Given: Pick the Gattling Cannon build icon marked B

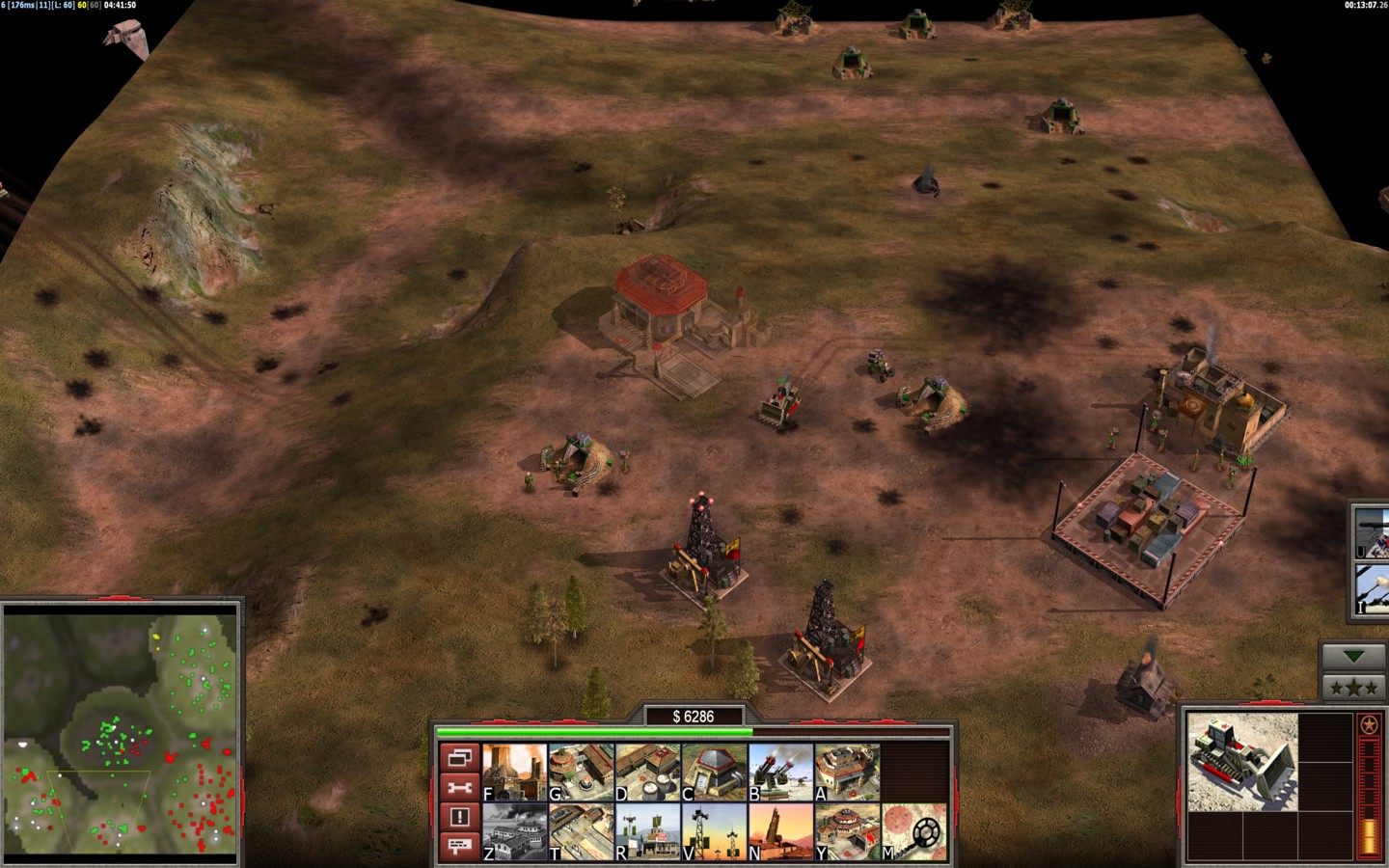Looking at the screenshot, I should point(780,773).
